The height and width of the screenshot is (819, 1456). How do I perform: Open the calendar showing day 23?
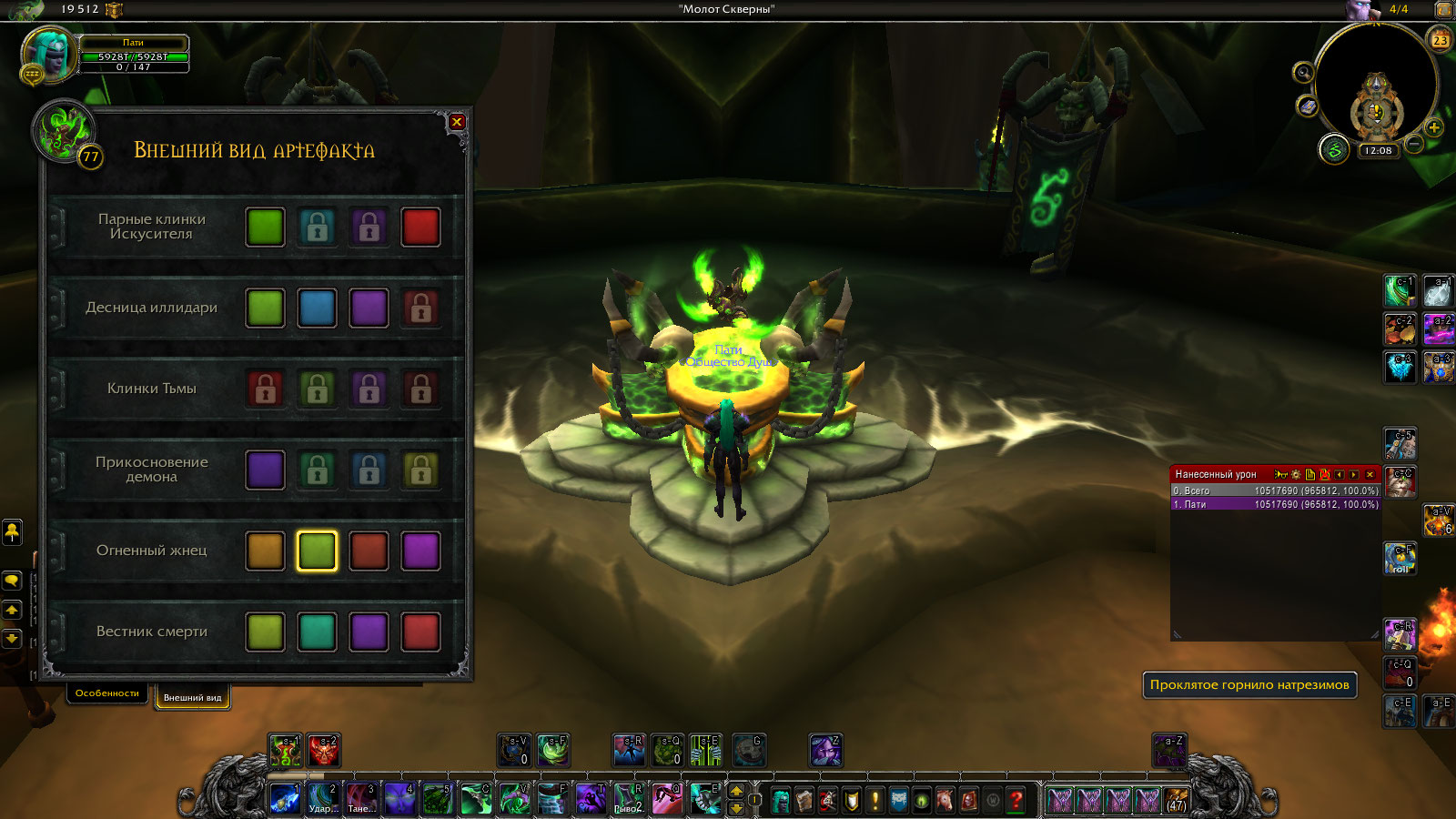[x=1440, y=39]
